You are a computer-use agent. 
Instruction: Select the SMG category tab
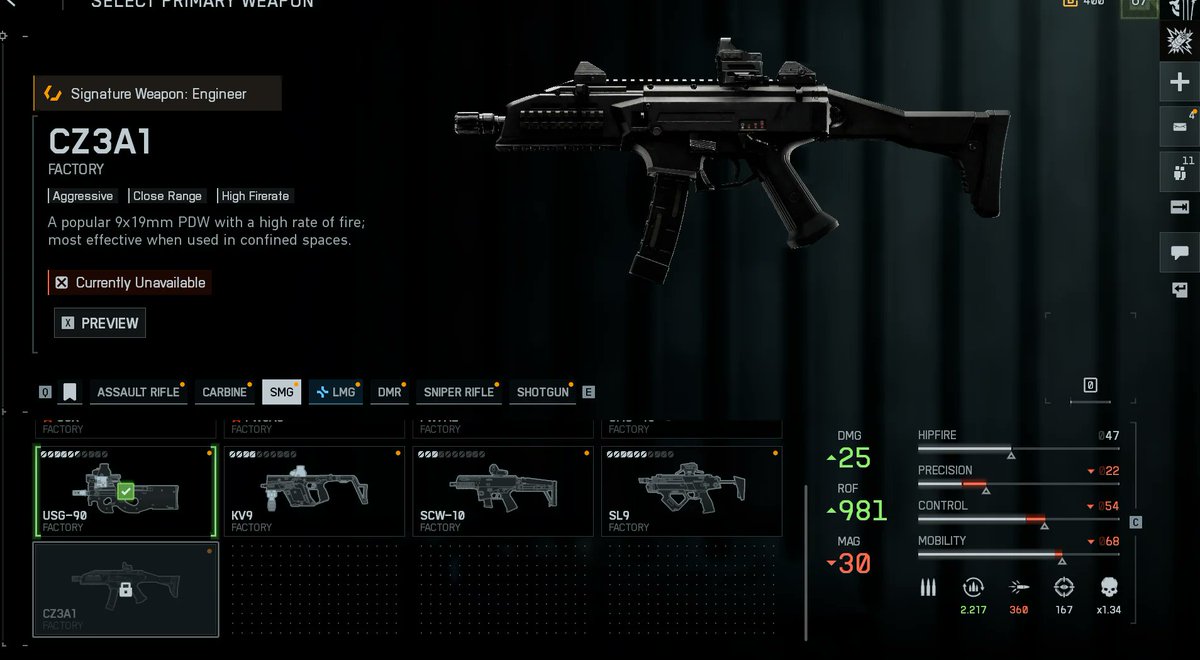[x=282, y=392]
